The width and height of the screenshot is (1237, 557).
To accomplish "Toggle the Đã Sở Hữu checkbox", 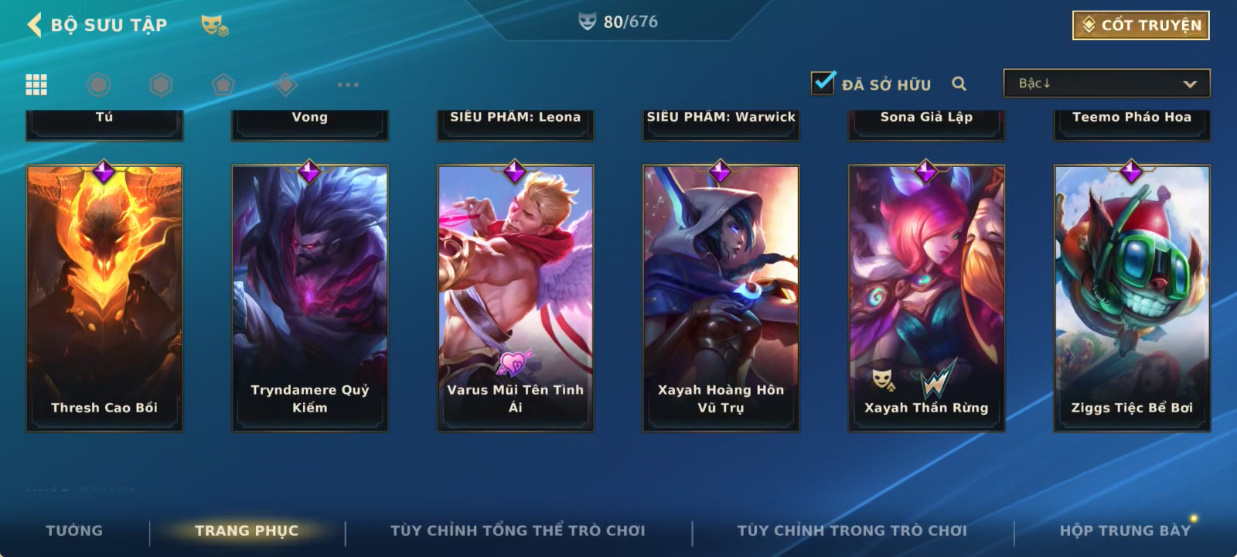I will (823, 83).
